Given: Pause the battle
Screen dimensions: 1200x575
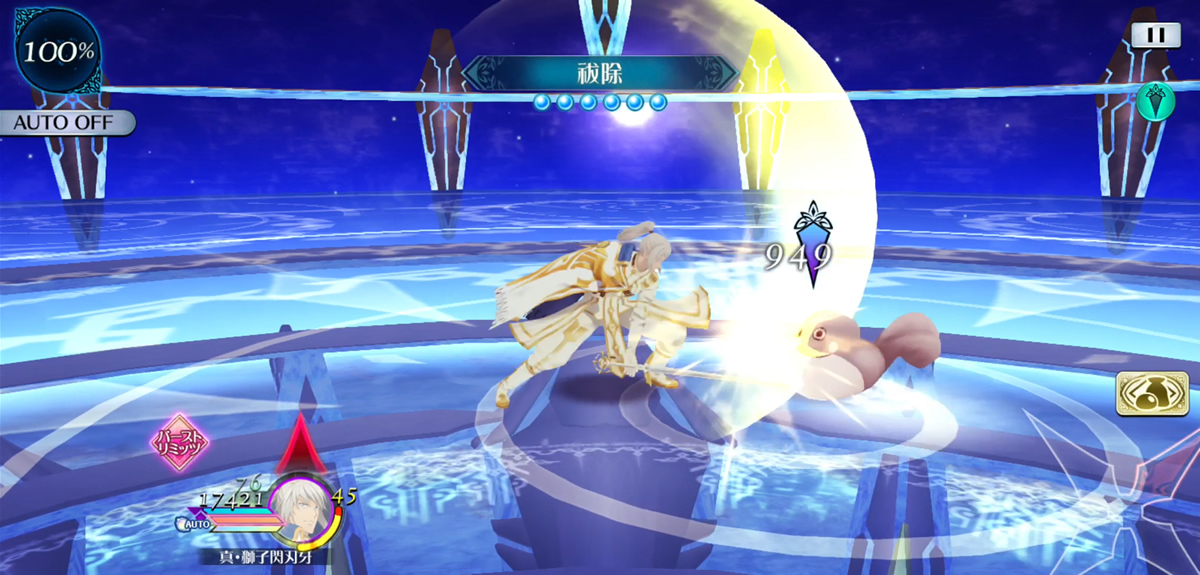Looking at the screenshot, I should tap(1155, 35).
